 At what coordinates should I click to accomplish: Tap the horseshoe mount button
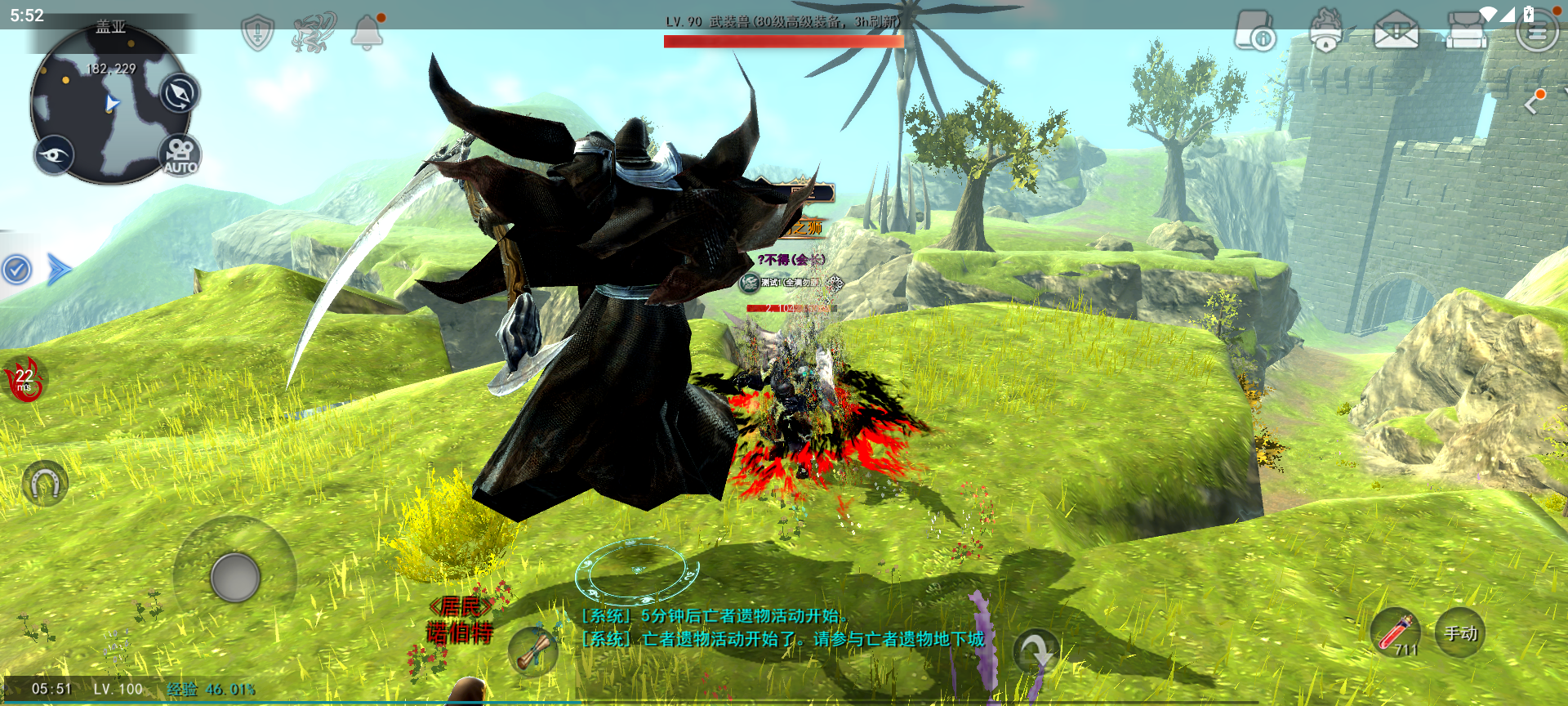tap(45, 485)
